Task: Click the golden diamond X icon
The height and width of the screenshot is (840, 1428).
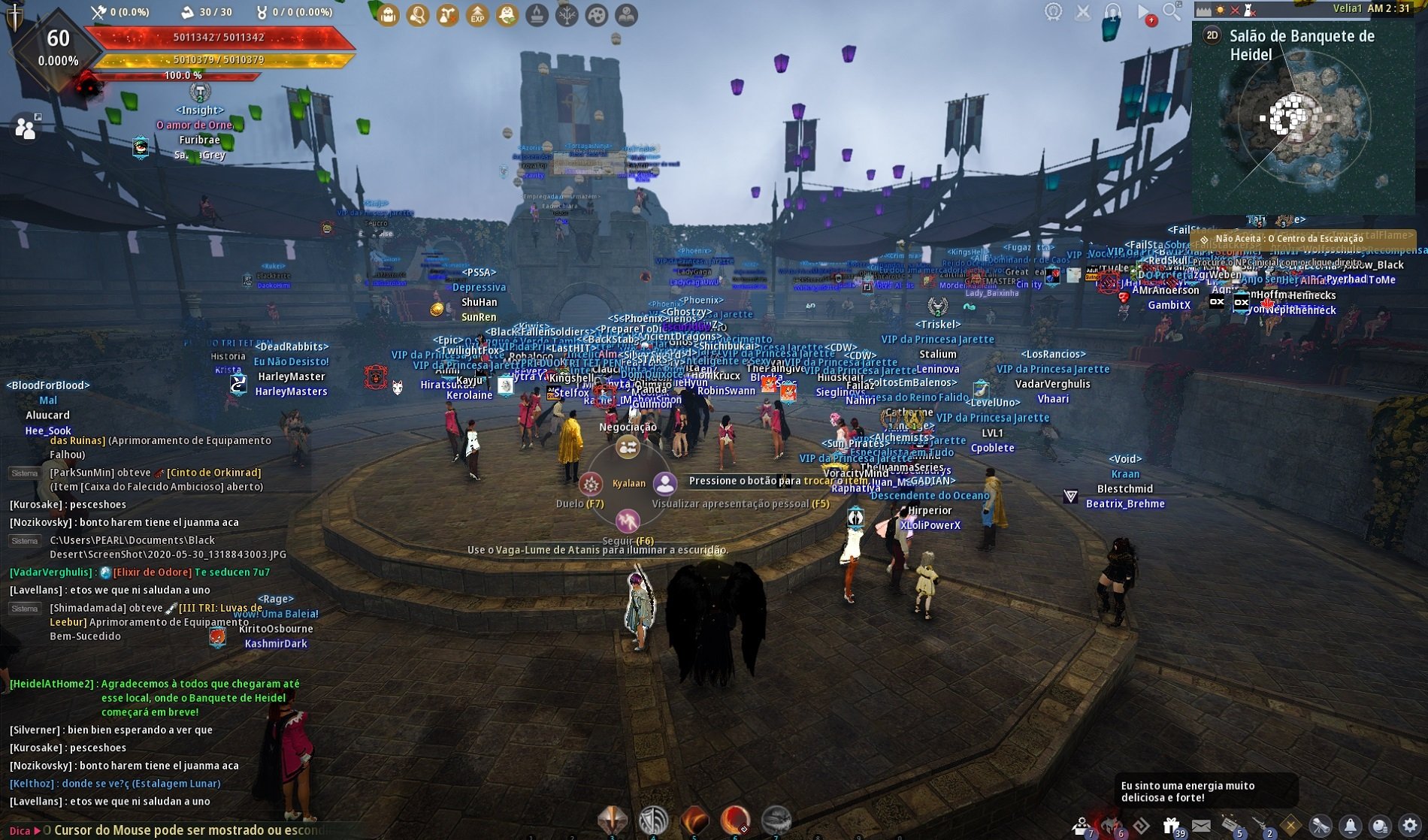Action: coord(1290,825)
